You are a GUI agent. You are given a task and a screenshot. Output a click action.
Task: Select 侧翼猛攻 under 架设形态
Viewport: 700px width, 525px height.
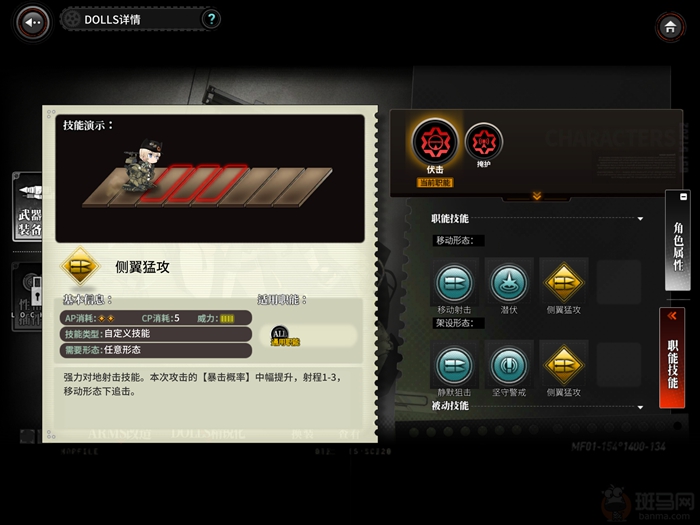[x=563, y=365]
